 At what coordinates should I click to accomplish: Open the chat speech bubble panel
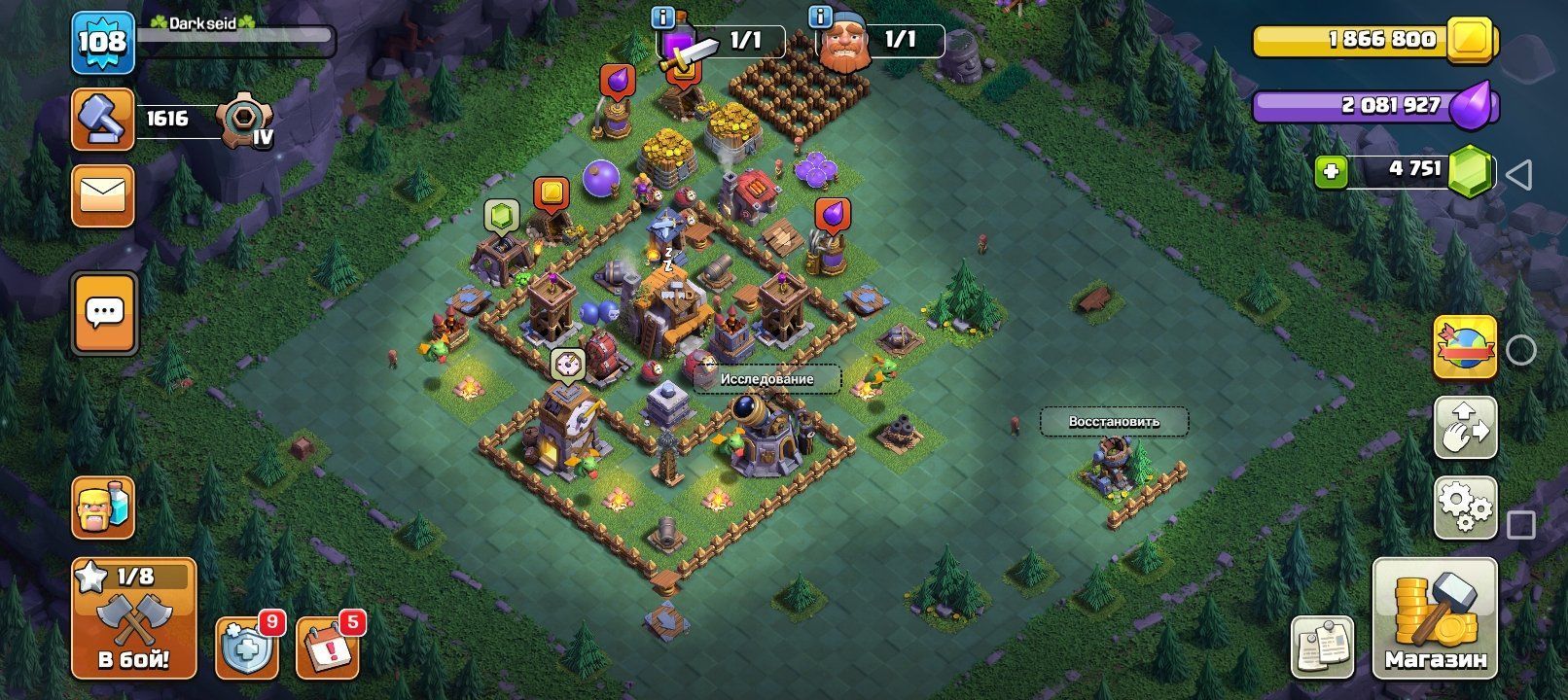coord(104,313)
